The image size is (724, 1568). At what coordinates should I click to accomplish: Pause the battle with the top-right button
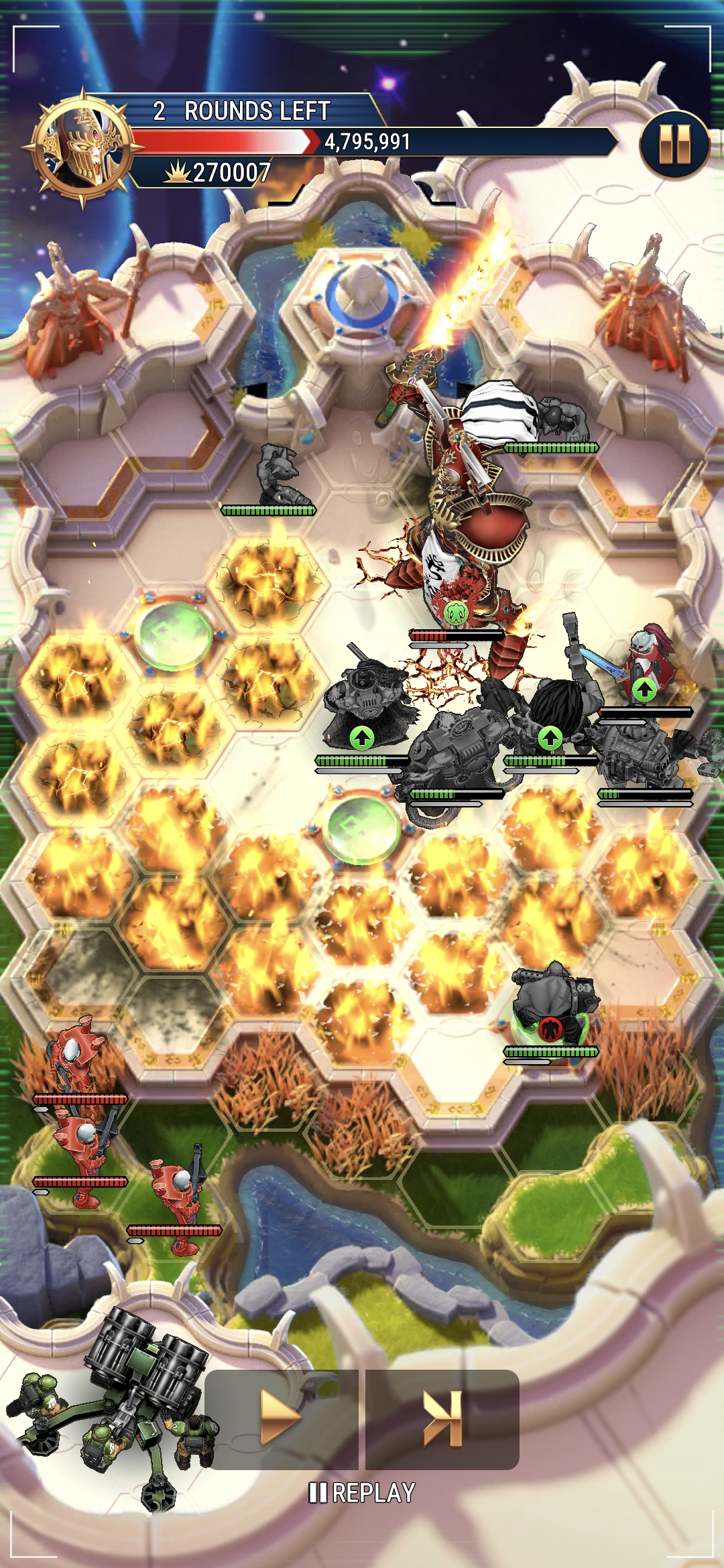pyautogui.click(x=674, y=145)
